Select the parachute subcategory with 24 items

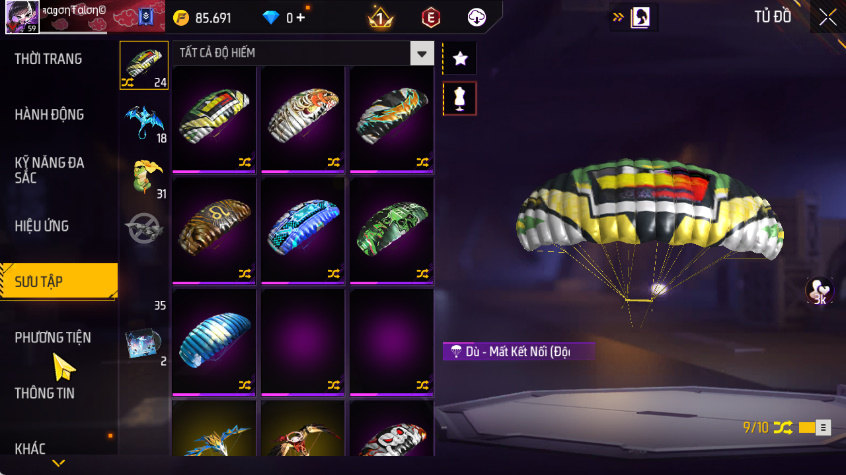[144, 66]
